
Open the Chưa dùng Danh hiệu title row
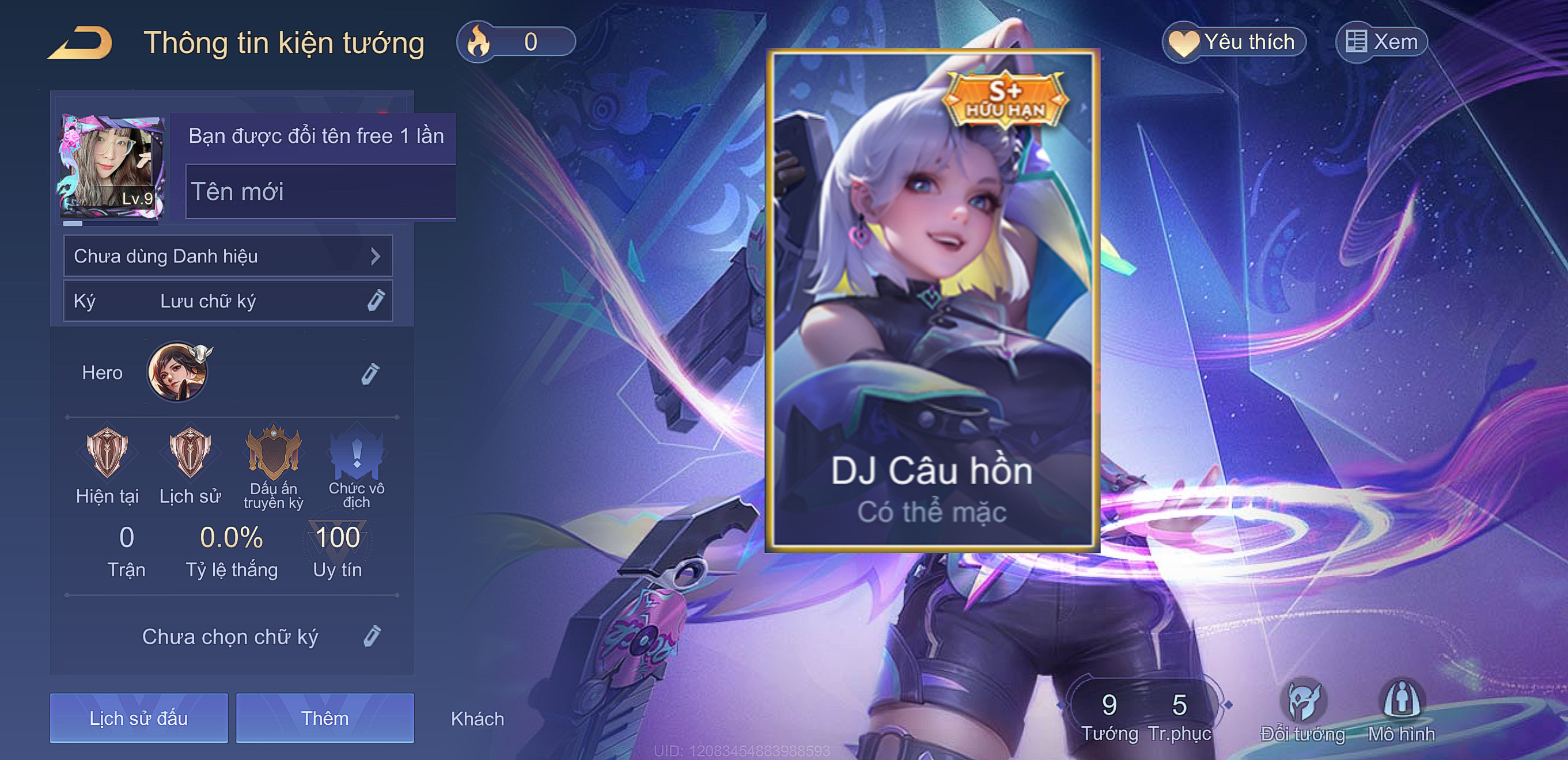tap(228, 256)
